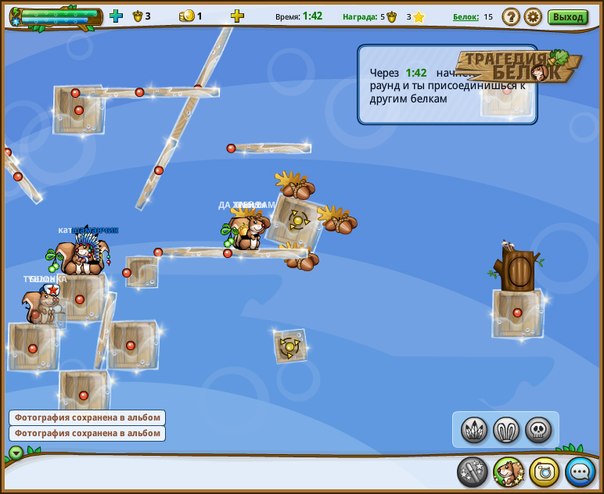Open the Белок players list link

465,16
